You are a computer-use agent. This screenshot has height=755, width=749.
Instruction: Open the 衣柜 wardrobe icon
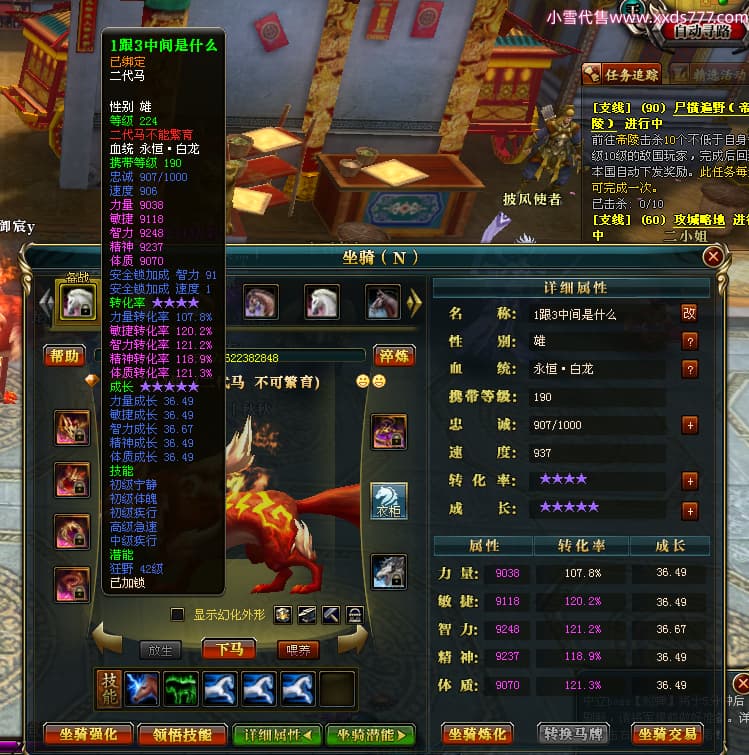(389, 501)
